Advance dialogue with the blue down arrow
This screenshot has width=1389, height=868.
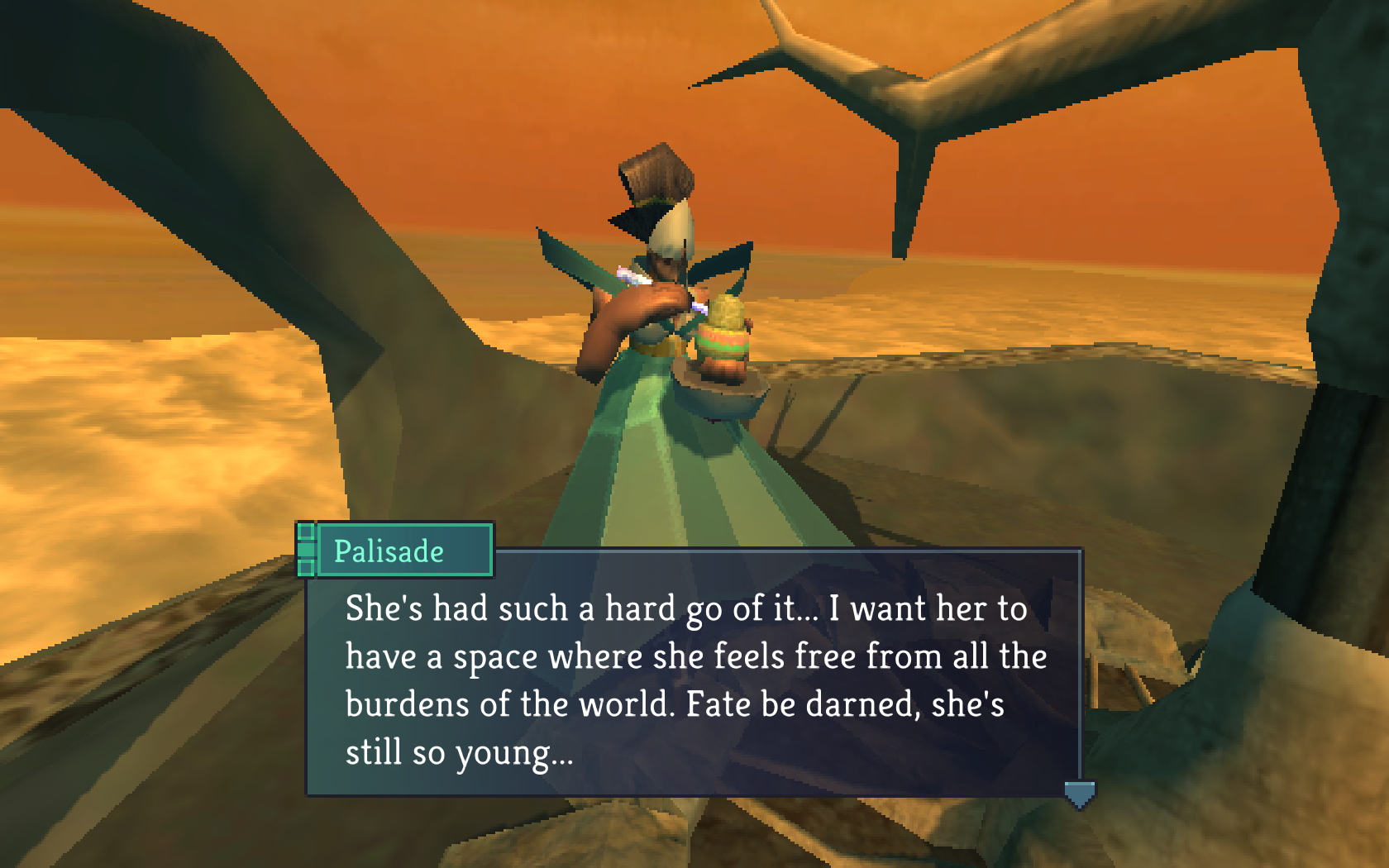coord(1079,794)
